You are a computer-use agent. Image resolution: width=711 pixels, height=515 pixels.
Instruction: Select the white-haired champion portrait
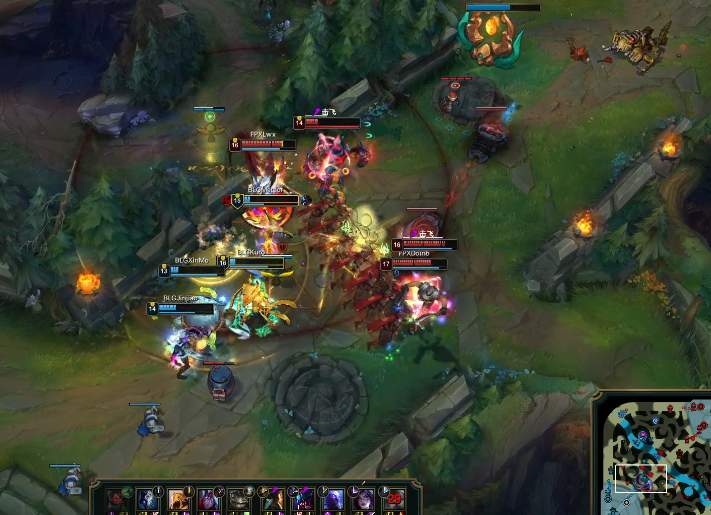147,498
